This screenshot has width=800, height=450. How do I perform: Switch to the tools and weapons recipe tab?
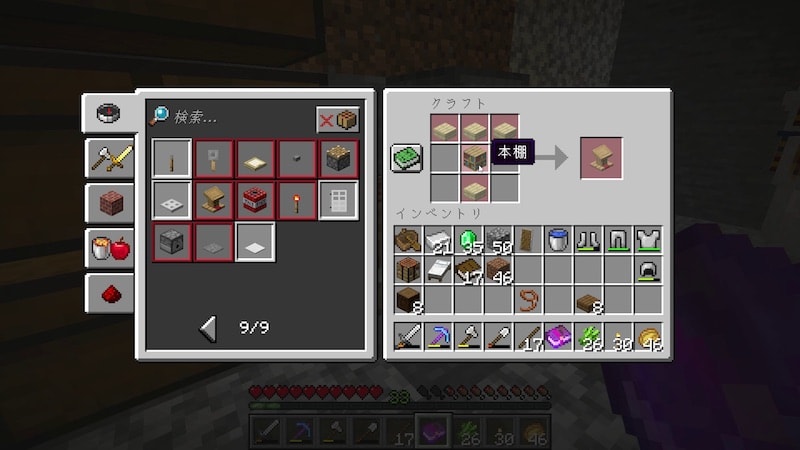108,157
